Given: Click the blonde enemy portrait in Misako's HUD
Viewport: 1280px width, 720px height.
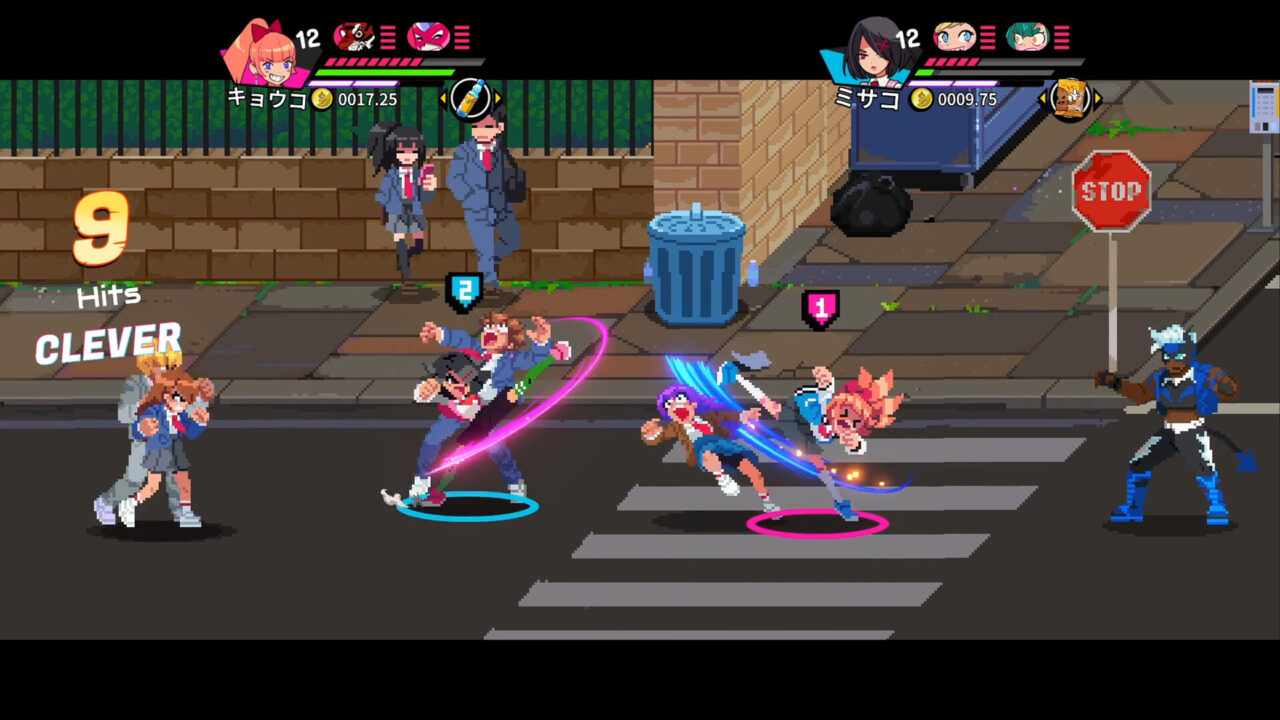Looking at the screenshot, I should [x=954, y=36].
